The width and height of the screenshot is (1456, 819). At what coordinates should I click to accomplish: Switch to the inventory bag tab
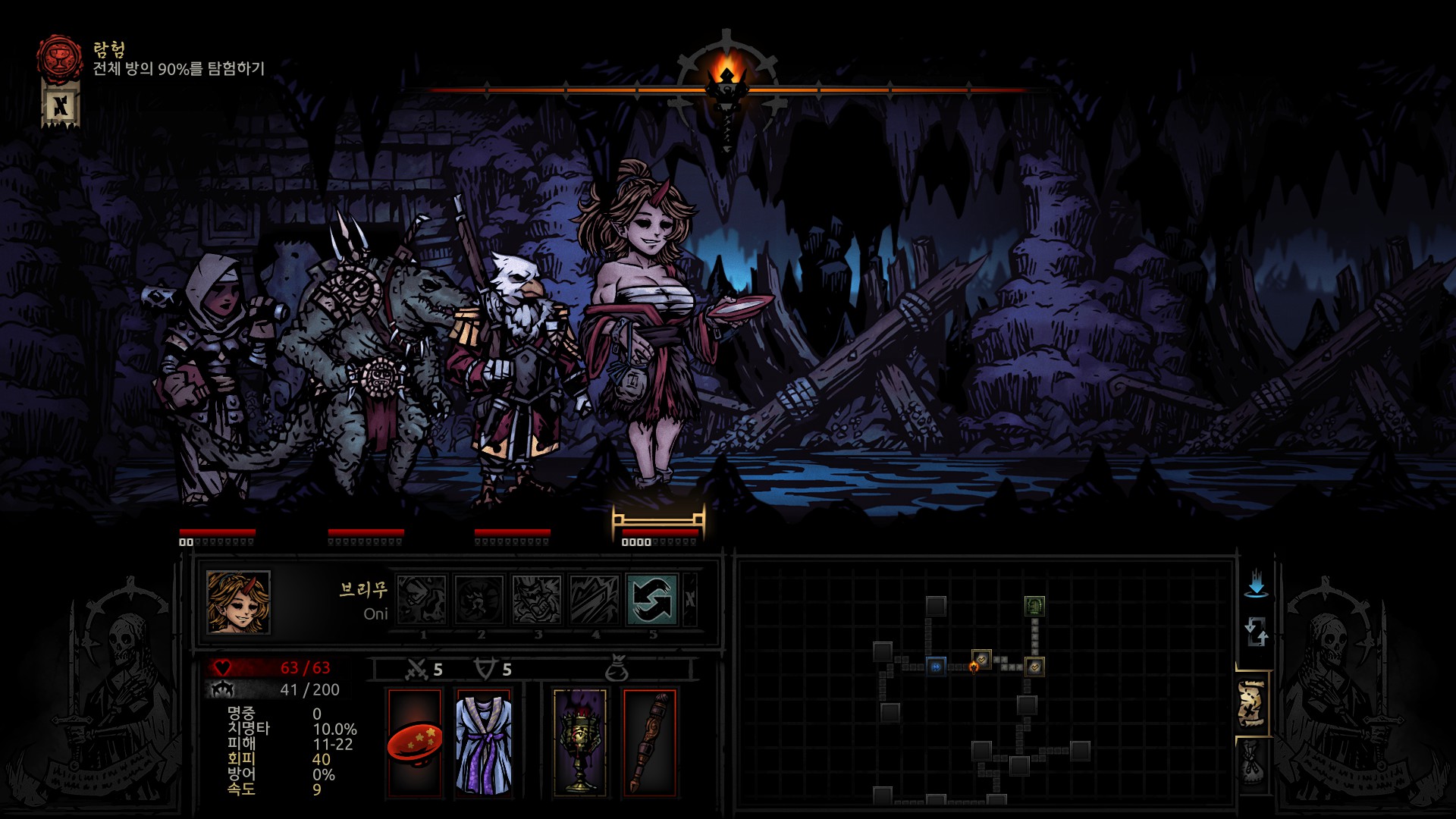(1252, 763)
